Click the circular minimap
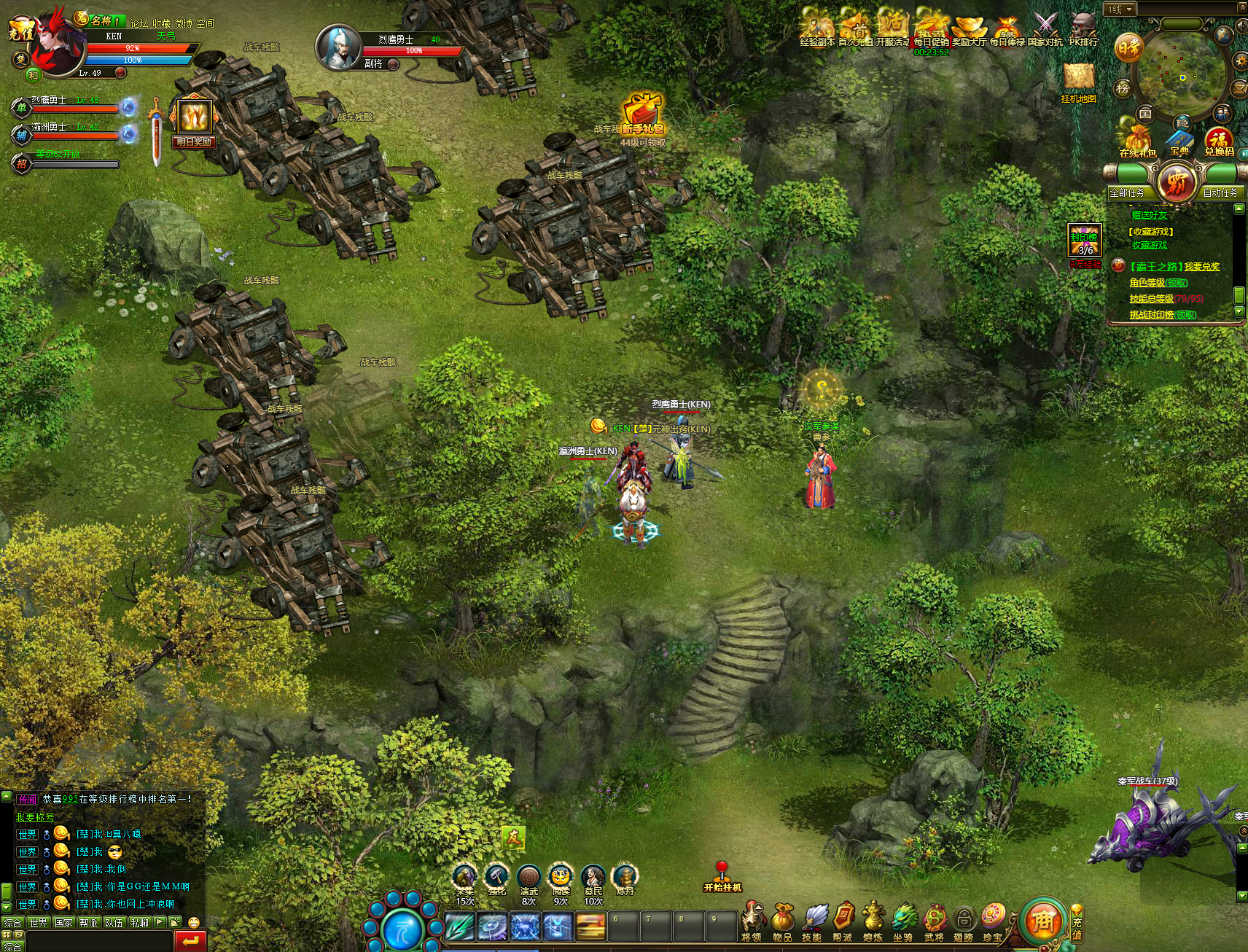This screenshot has width=1248, height=952. coord(1182,75)
